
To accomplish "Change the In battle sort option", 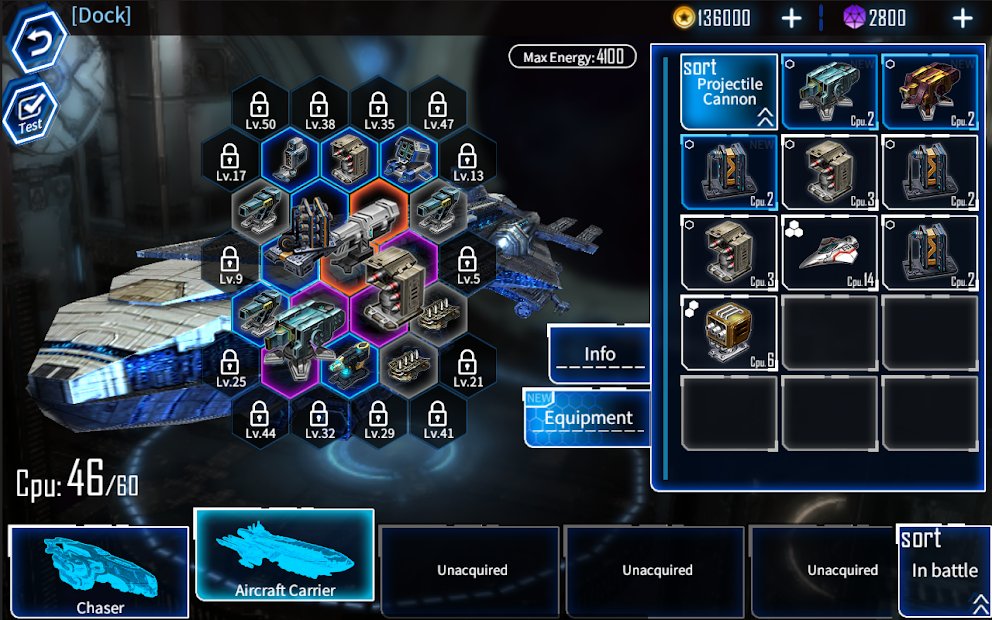I will [944, 572].
